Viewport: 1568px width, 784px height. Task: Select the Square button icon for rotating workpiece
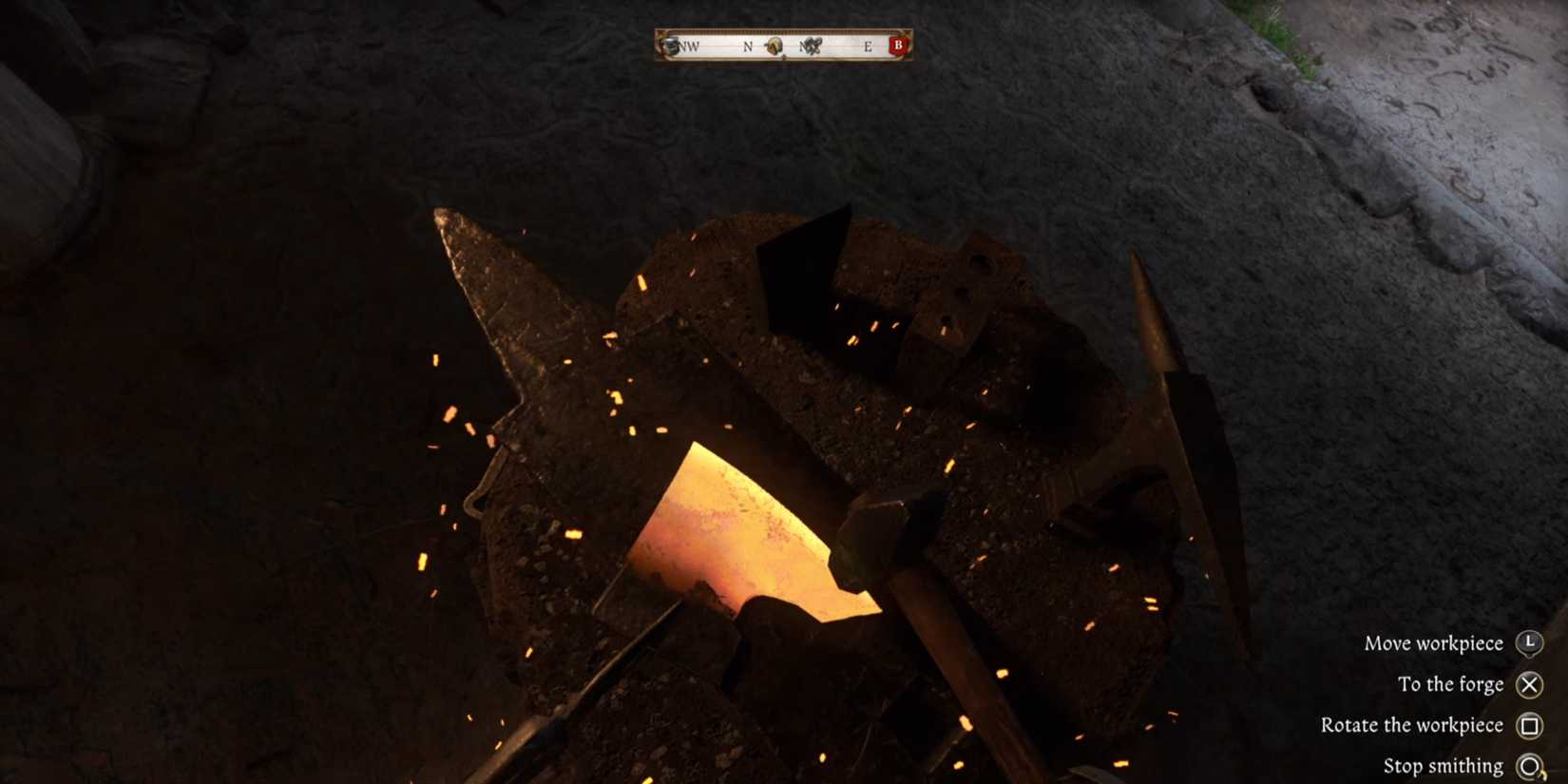1530,725
